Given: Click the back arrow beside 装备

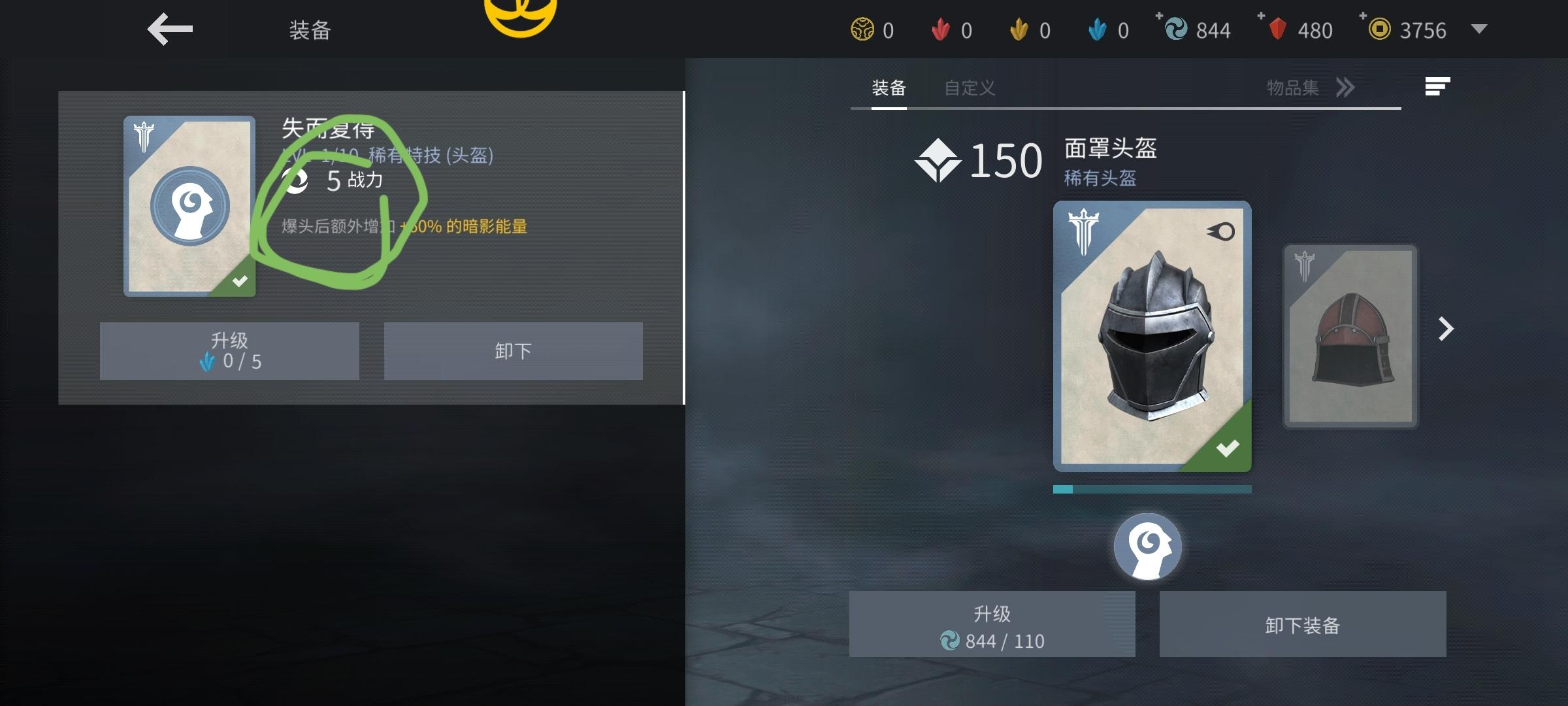Looking at the screenshot, I should 169,29.
